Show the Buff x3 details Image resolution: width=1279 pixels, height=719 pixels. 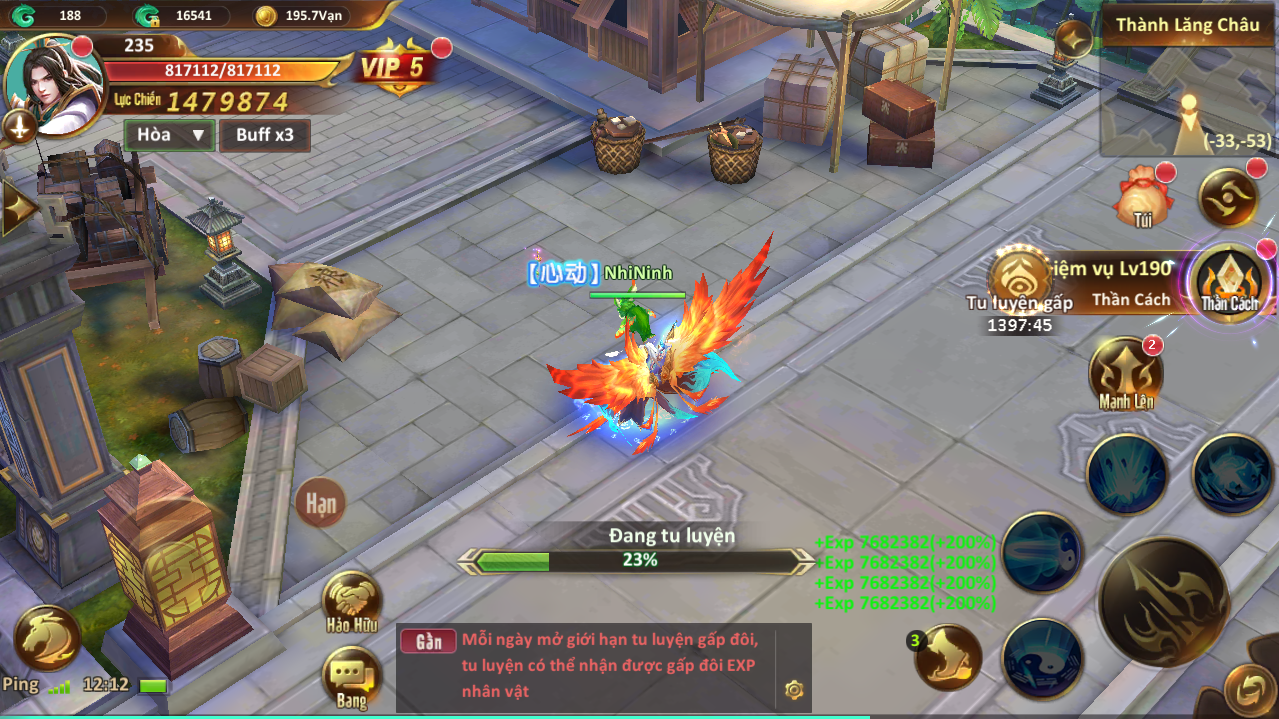265,135
